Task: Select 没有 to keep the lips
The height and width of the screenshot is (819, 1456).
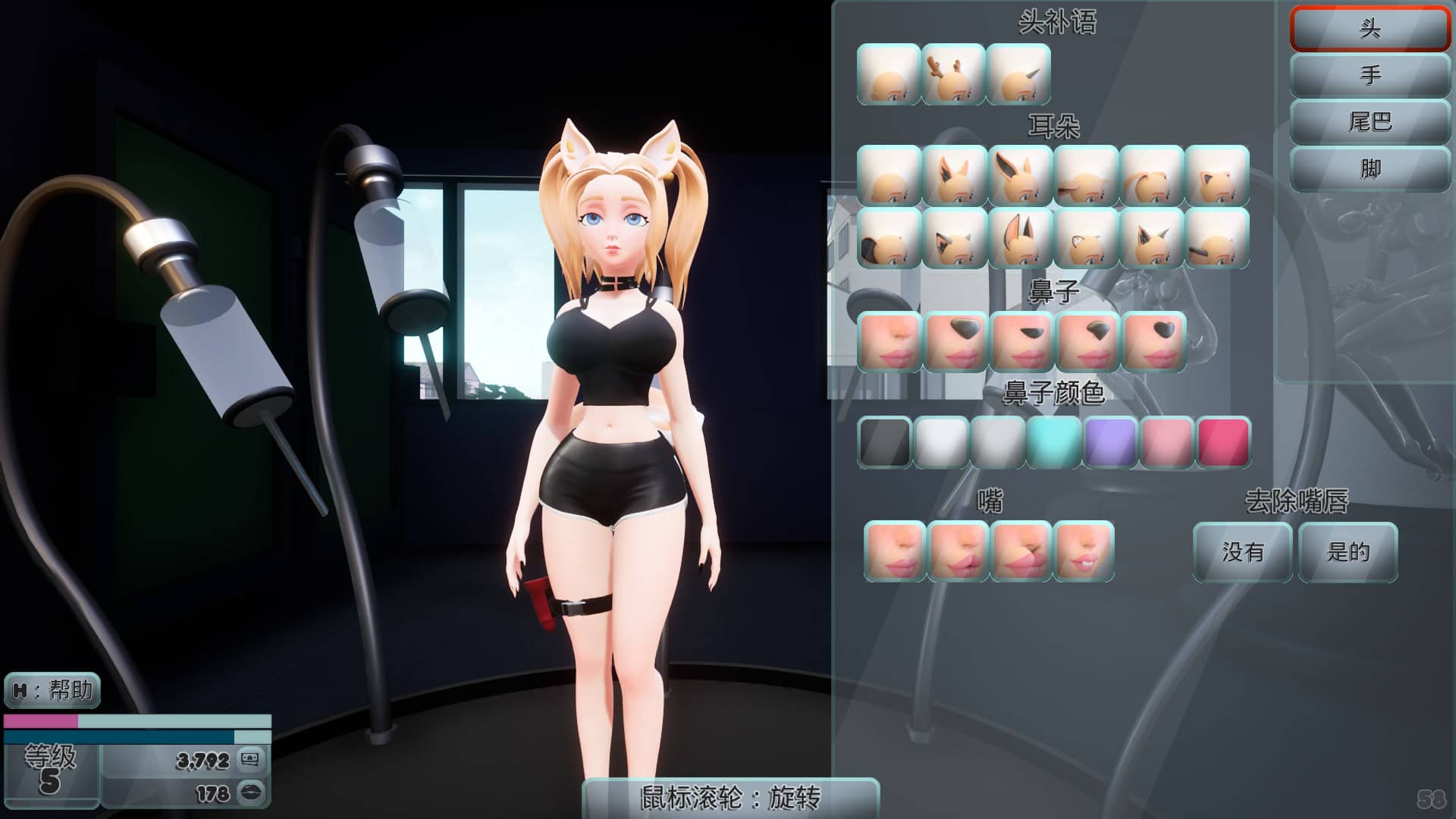Action: tap(1241, 554)
